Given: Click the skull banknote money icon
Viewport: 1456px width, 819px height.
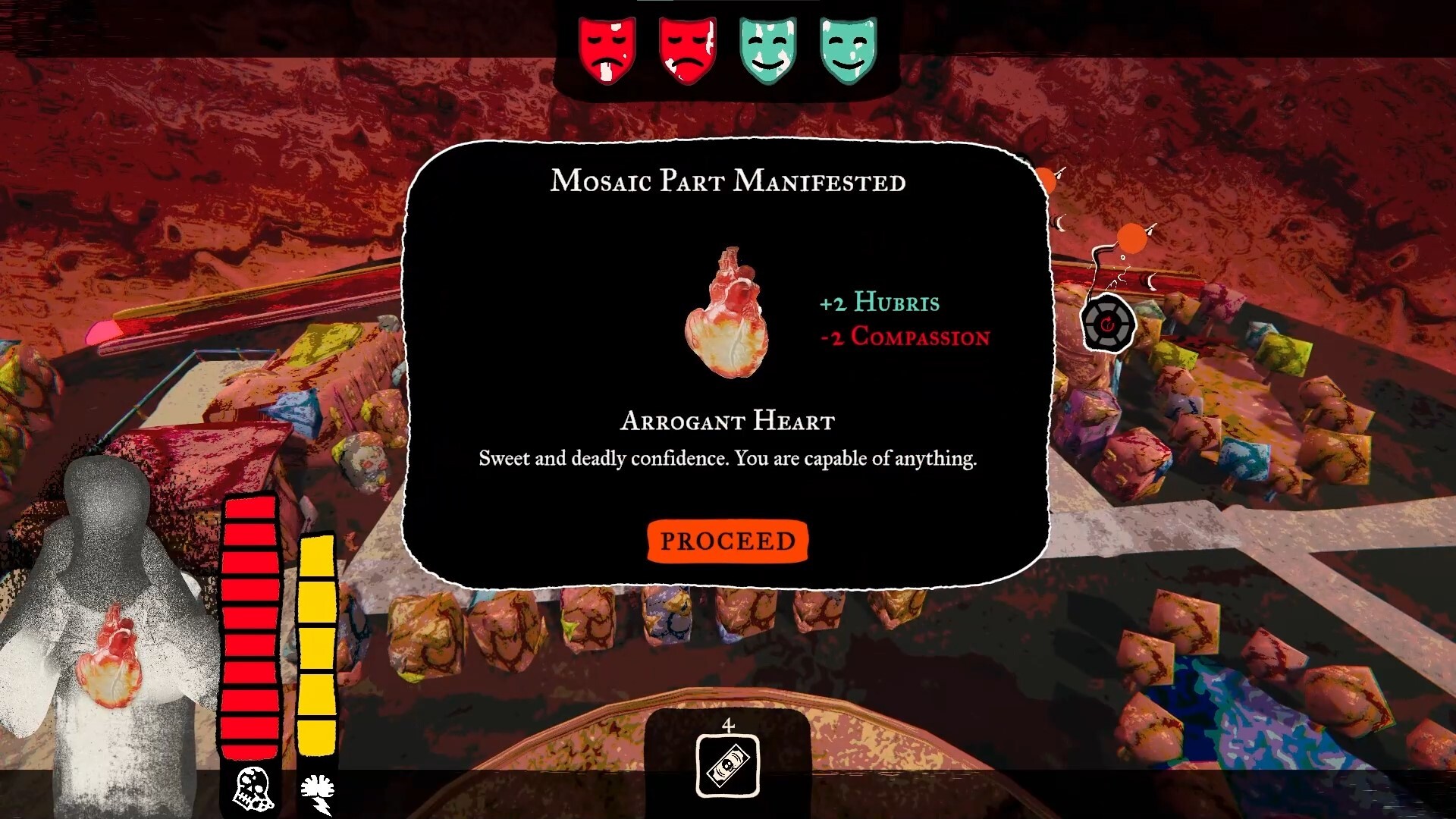Looking at the screenshot, I should [x=727, y=766].
